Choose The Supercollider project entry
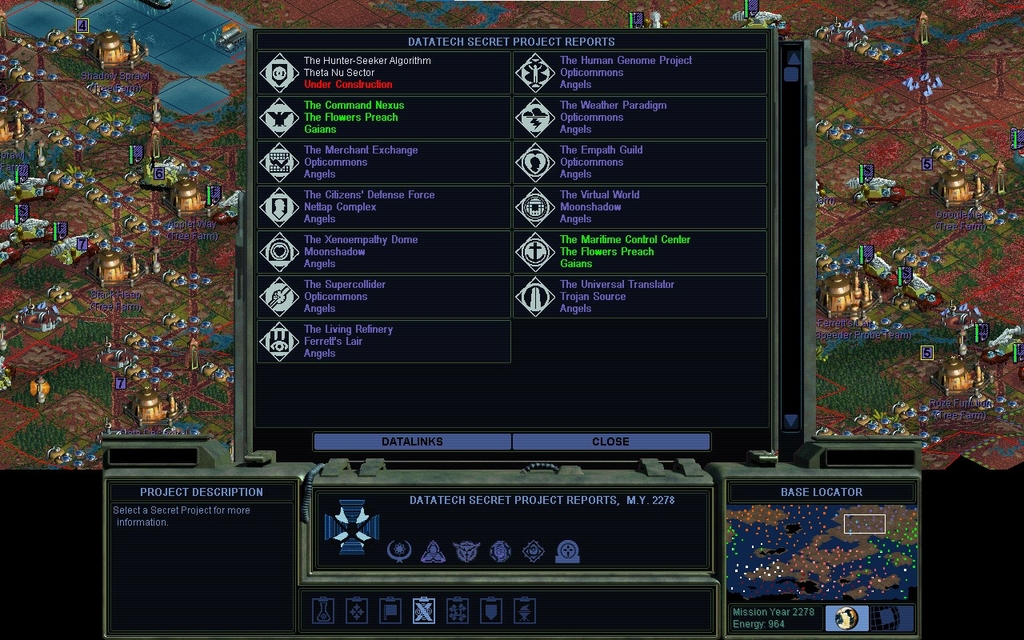 coord(384,297)
